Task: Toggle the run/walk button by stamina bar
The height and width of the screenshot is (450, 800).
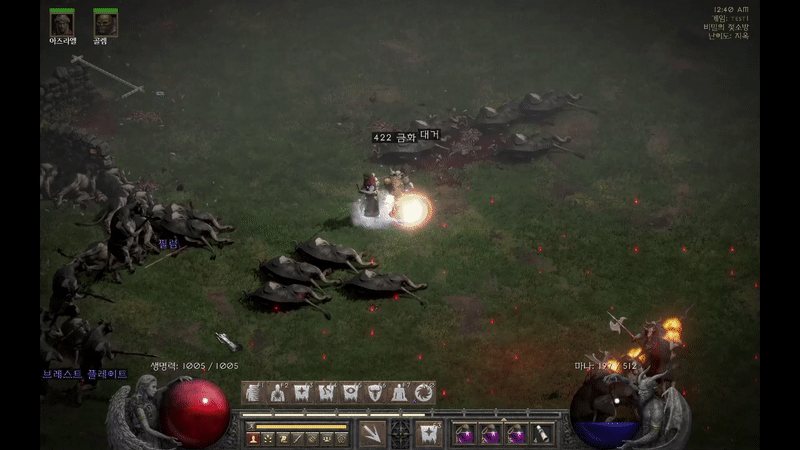Action: pyautogui.click(x=252, y=426)
